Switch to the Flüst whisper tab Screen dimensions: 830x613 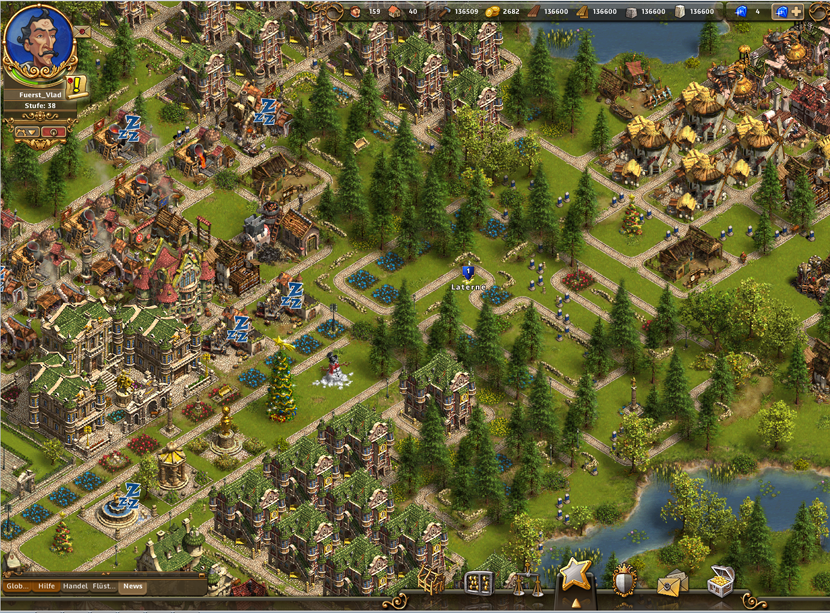pyautogui.click(x=104, y=587)
